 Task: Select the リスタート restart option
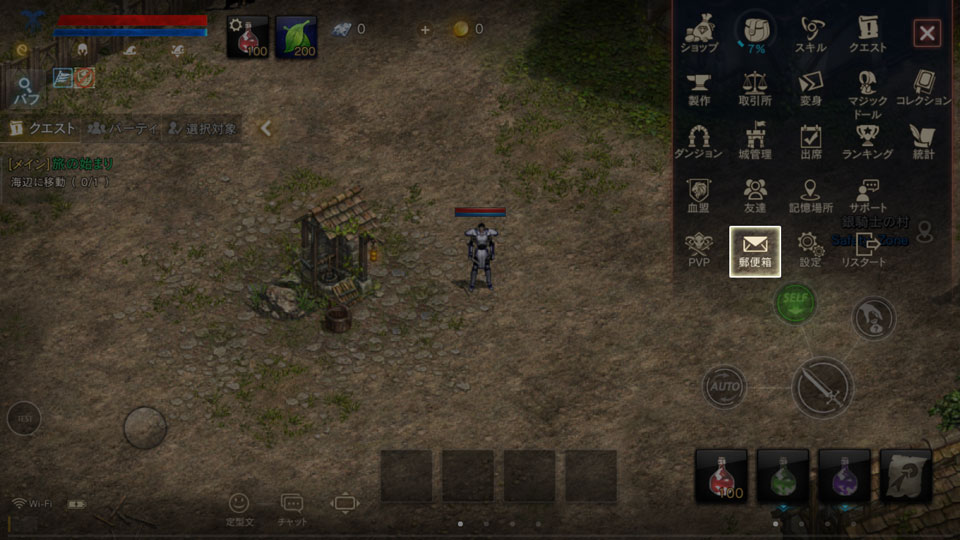[864, 249]
